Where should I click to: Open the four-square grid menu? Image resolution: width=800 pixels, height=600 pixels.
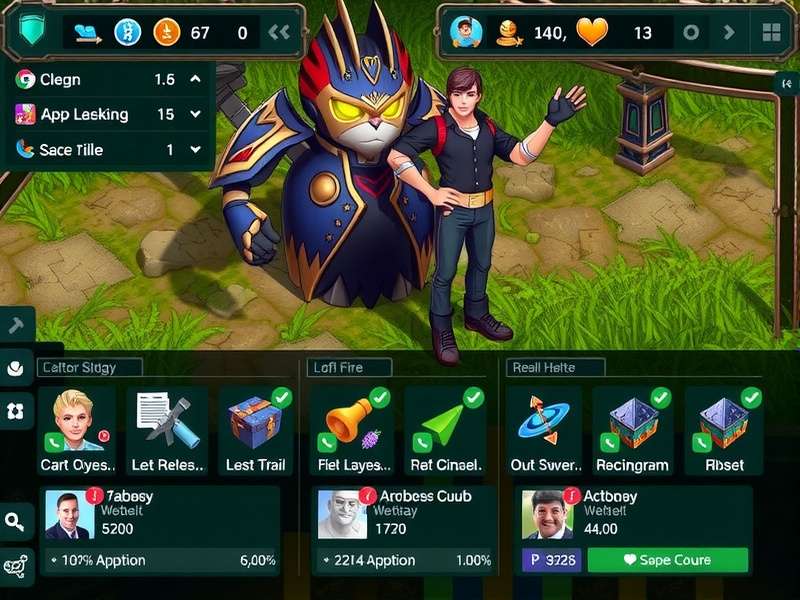771,33
